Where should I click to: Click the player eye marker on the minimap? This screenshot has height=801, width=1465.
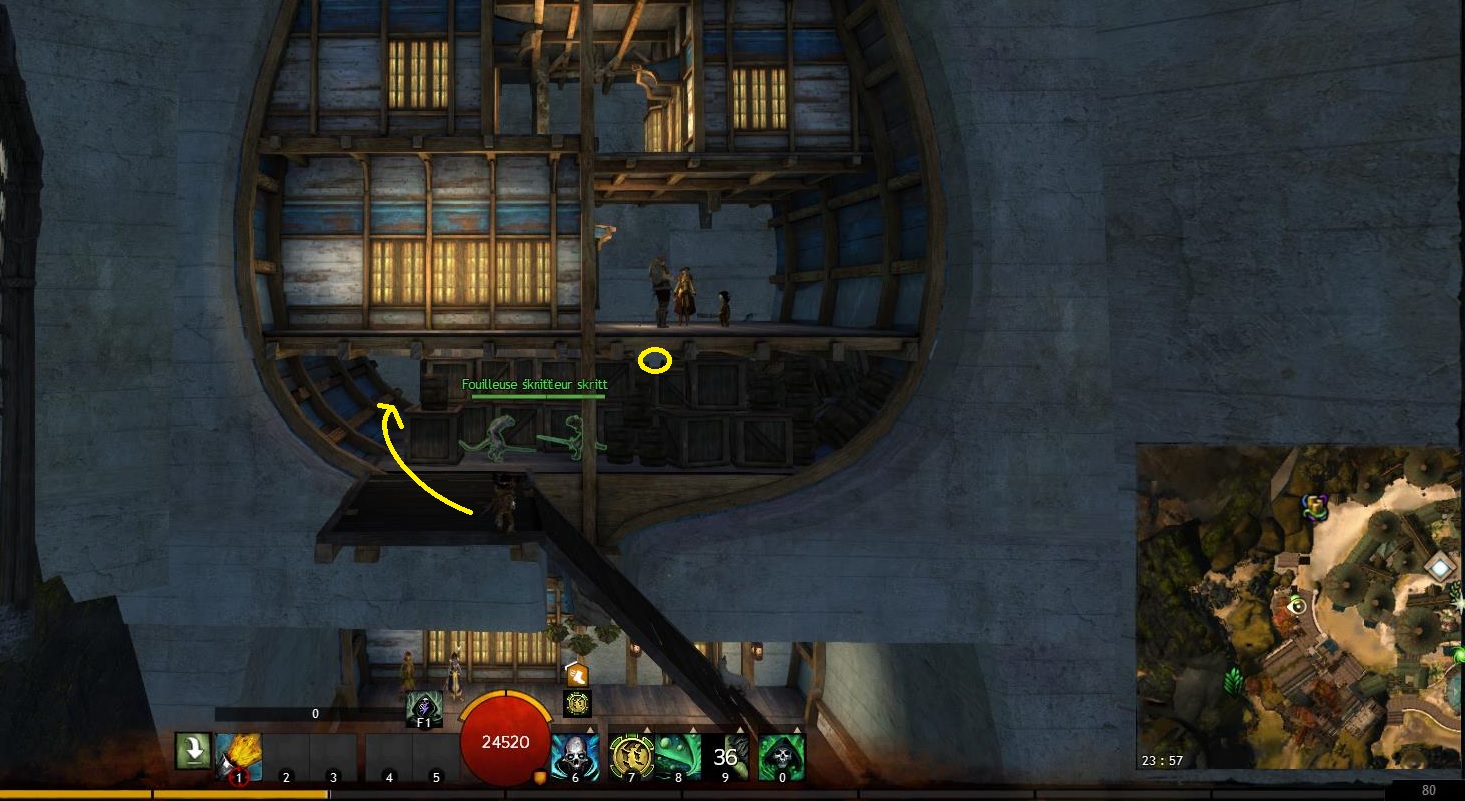(x=1298, y=605)
